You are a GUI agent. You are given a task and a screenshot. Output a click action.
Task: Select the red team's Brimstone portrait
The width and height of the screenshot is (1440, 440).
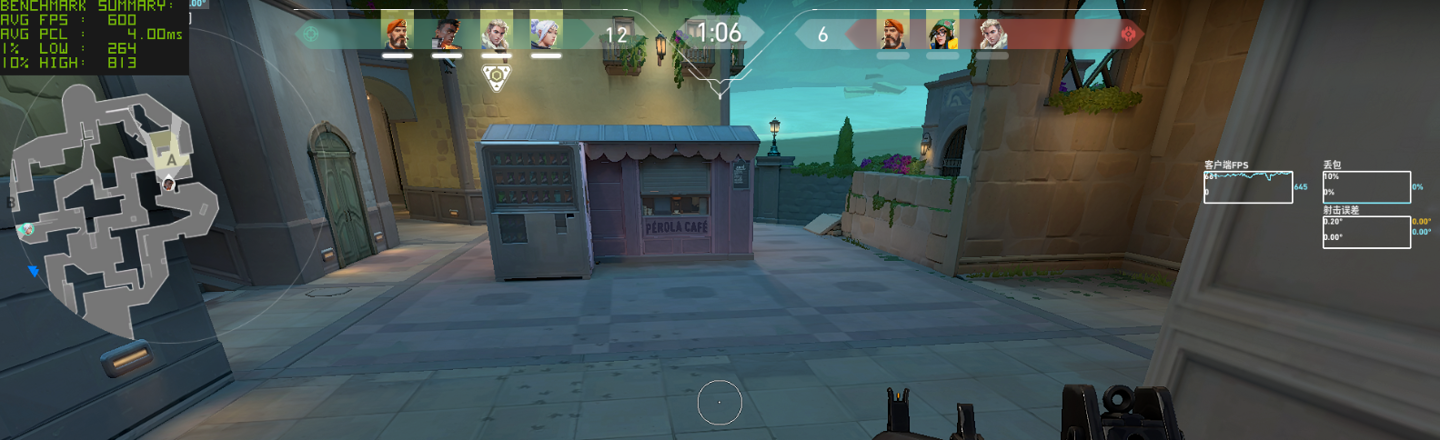click(x=892, y=31)
